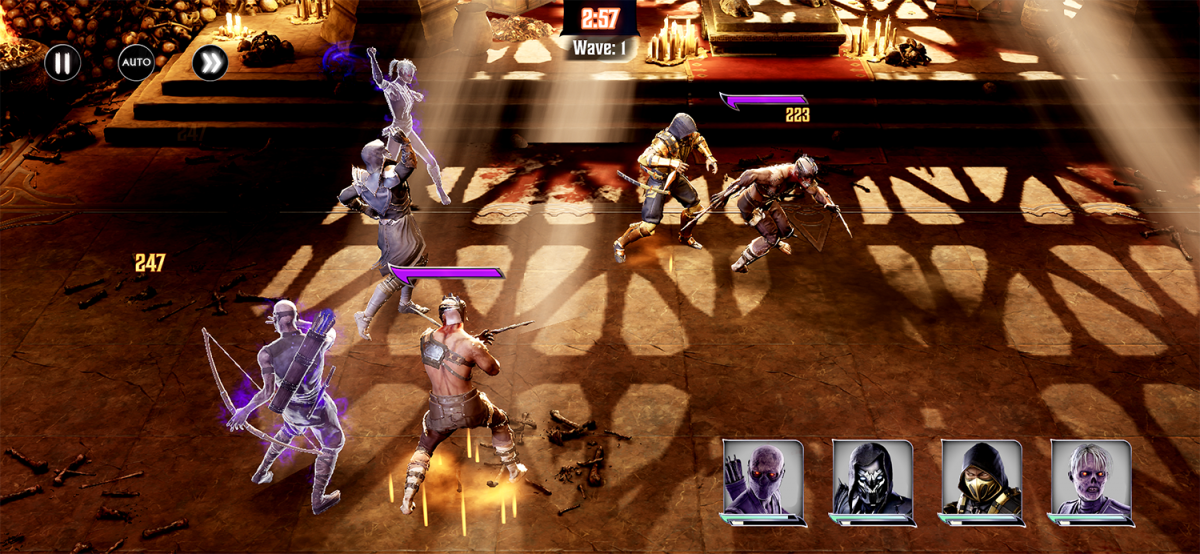
Task: Choose the pale white-haired woman portrait
Action: [1091, 478]
